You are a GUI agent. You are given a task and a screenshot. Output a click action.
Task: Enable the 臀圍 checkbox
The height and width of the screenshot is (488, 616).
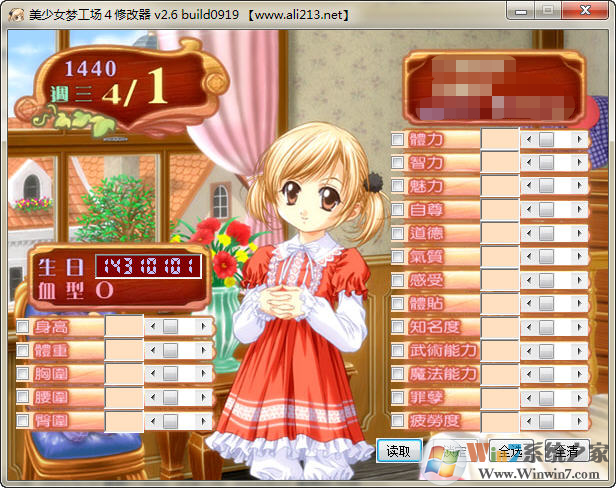click(x=23, y=421)
